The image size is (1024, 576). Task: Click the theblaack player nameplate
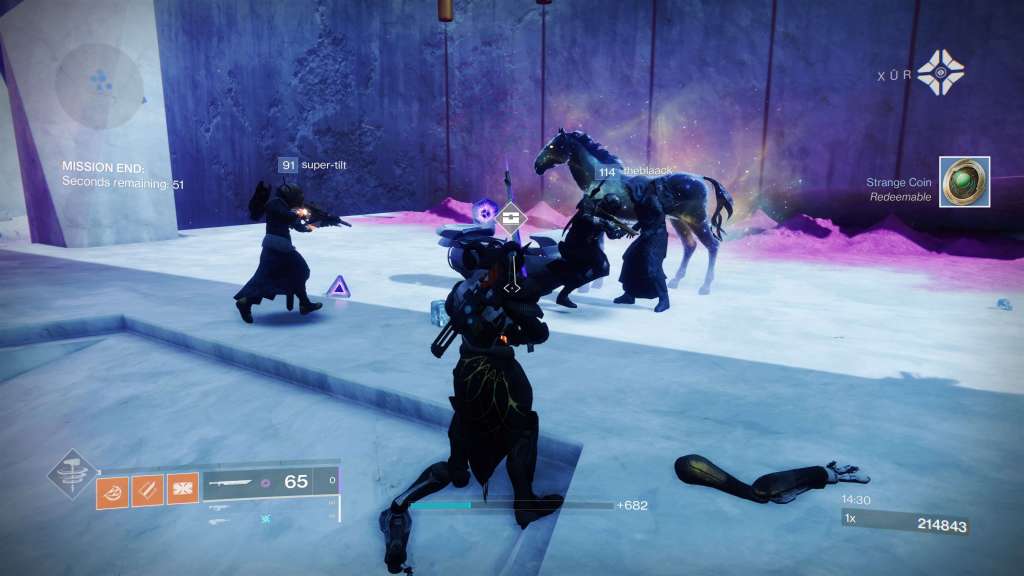tap(634, 172)
